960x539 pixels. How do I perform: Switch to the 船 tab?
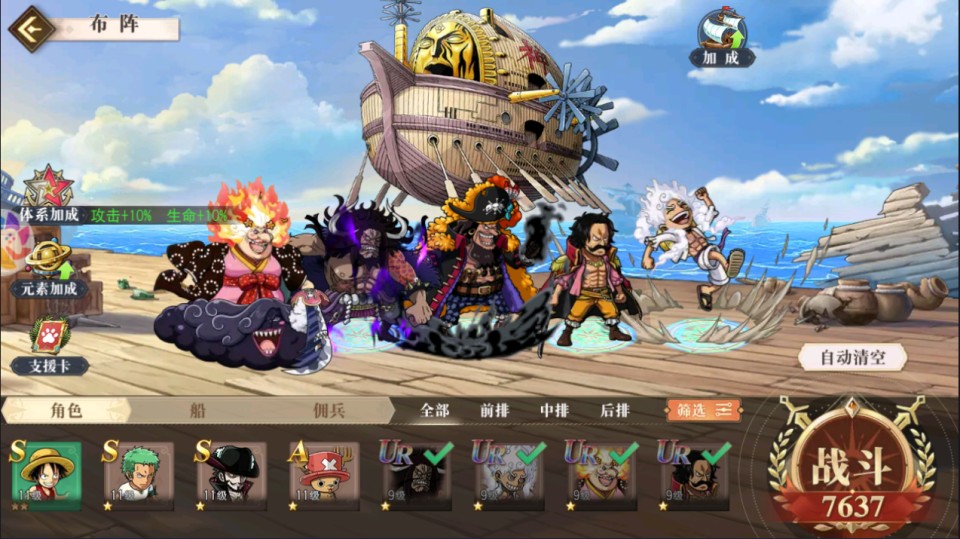198,410
